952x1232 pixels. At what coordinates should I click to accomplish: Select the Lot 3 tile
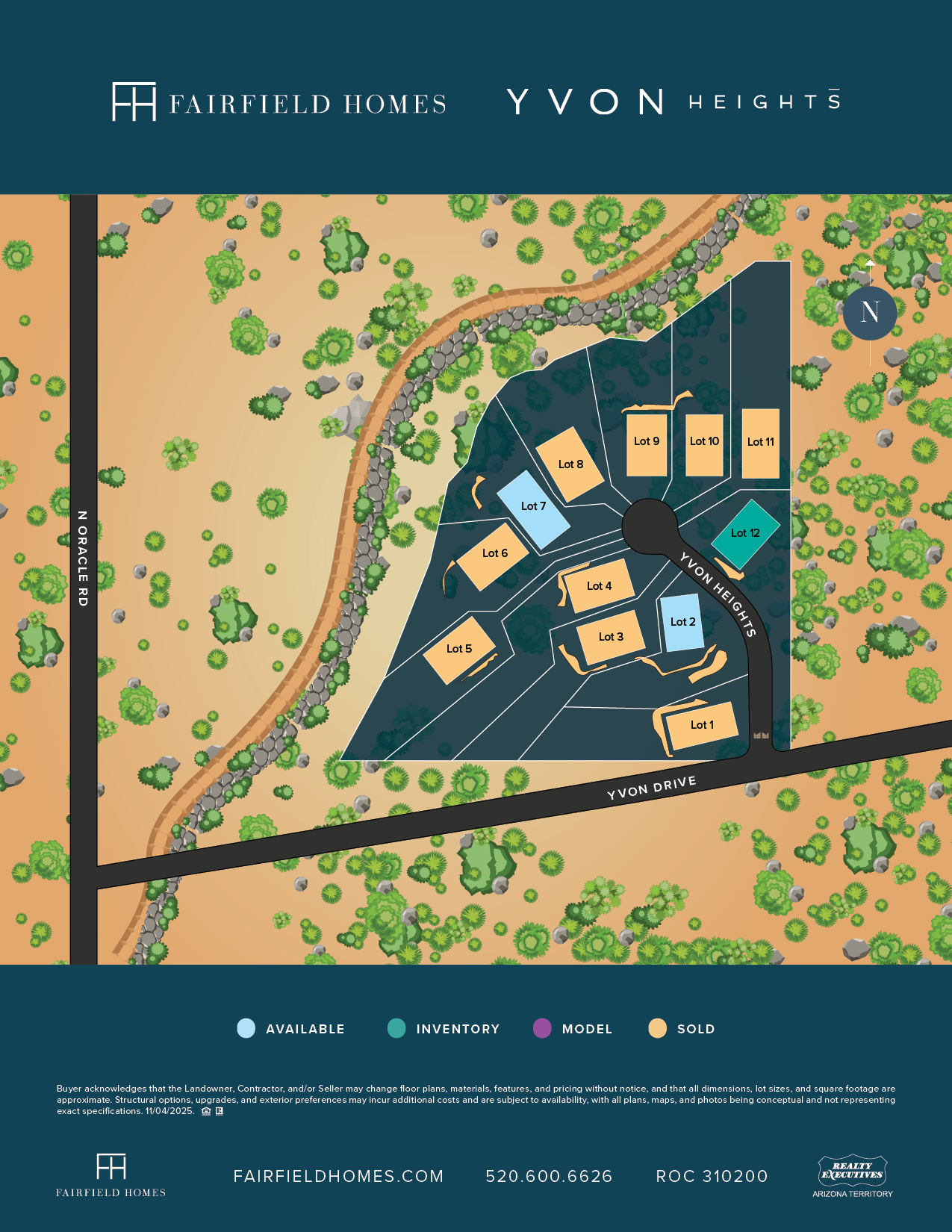pyautogui.click(x=611, y=637)
